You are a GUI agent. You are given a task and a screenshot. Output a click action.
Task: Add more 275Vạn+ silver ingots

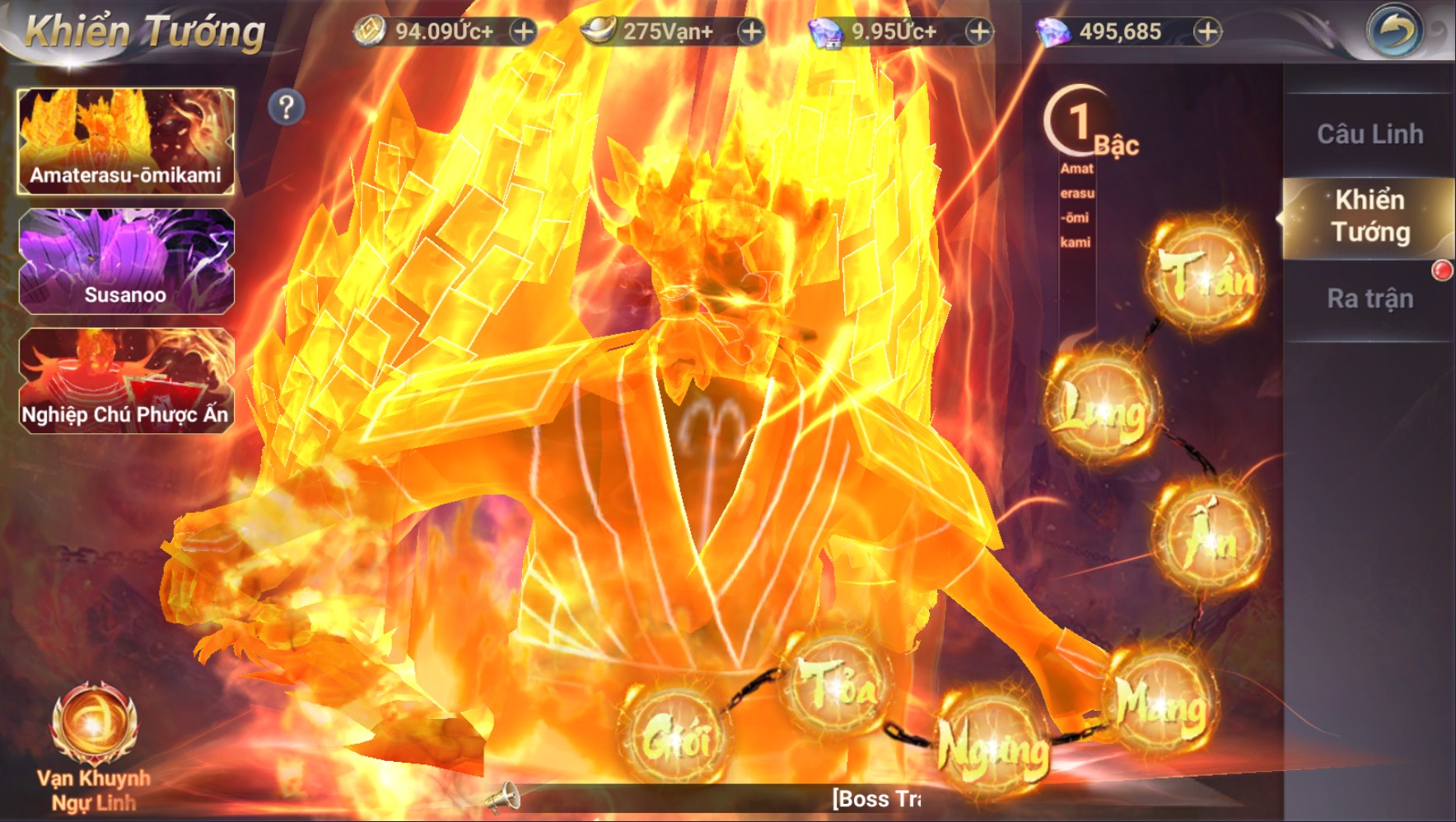(750, 32)
